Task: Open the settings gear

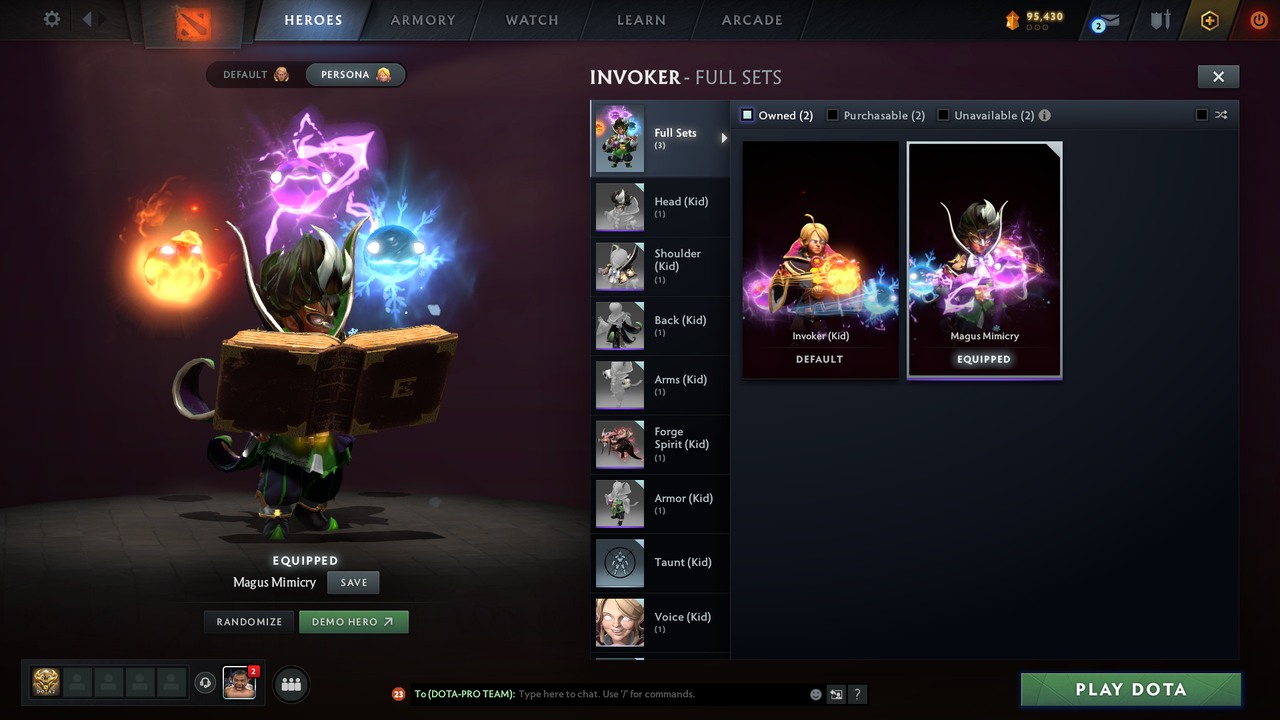Action: tap(50, 19)
